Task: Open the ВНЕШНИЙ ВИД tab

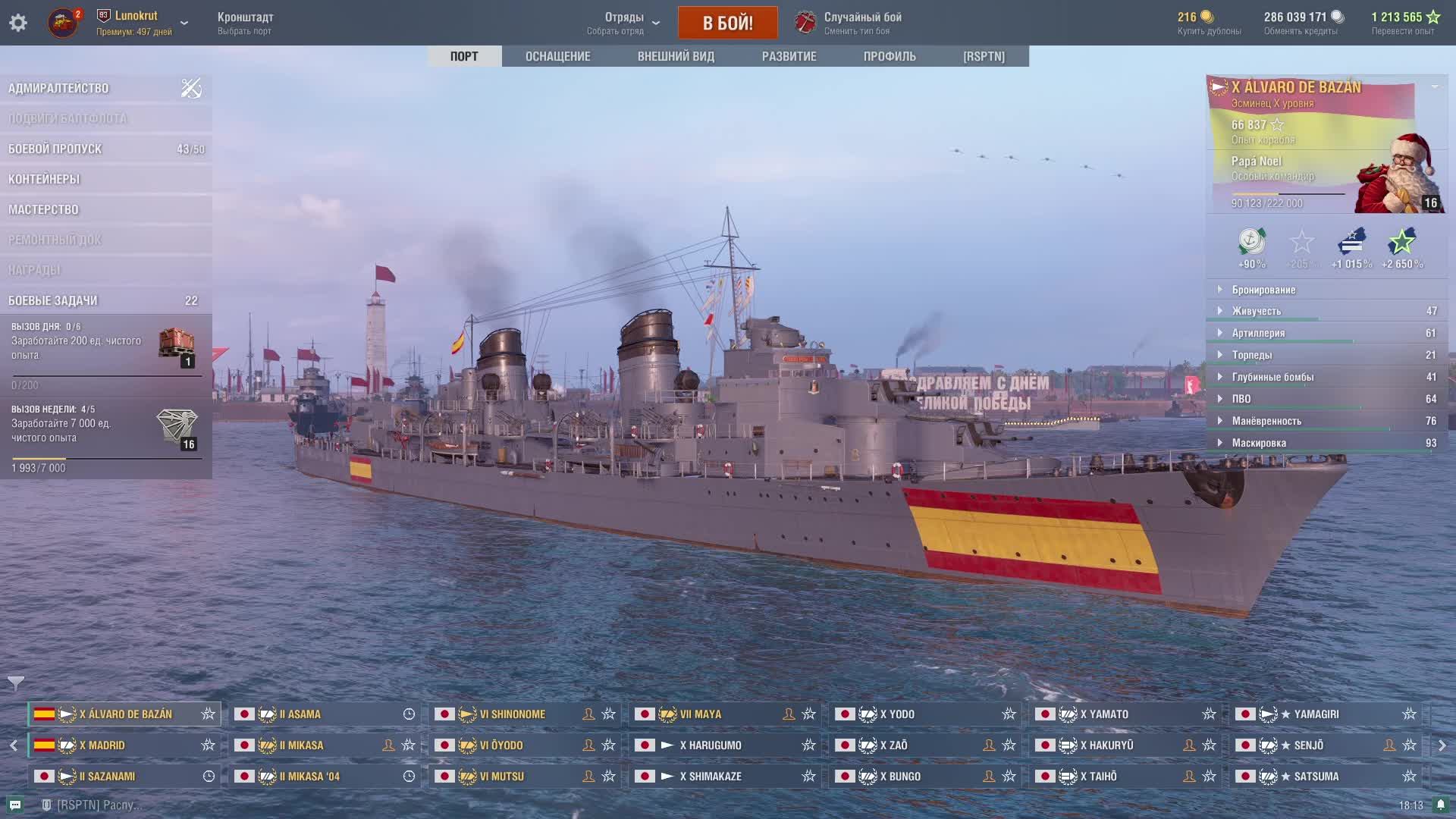Action: (676, 56)
